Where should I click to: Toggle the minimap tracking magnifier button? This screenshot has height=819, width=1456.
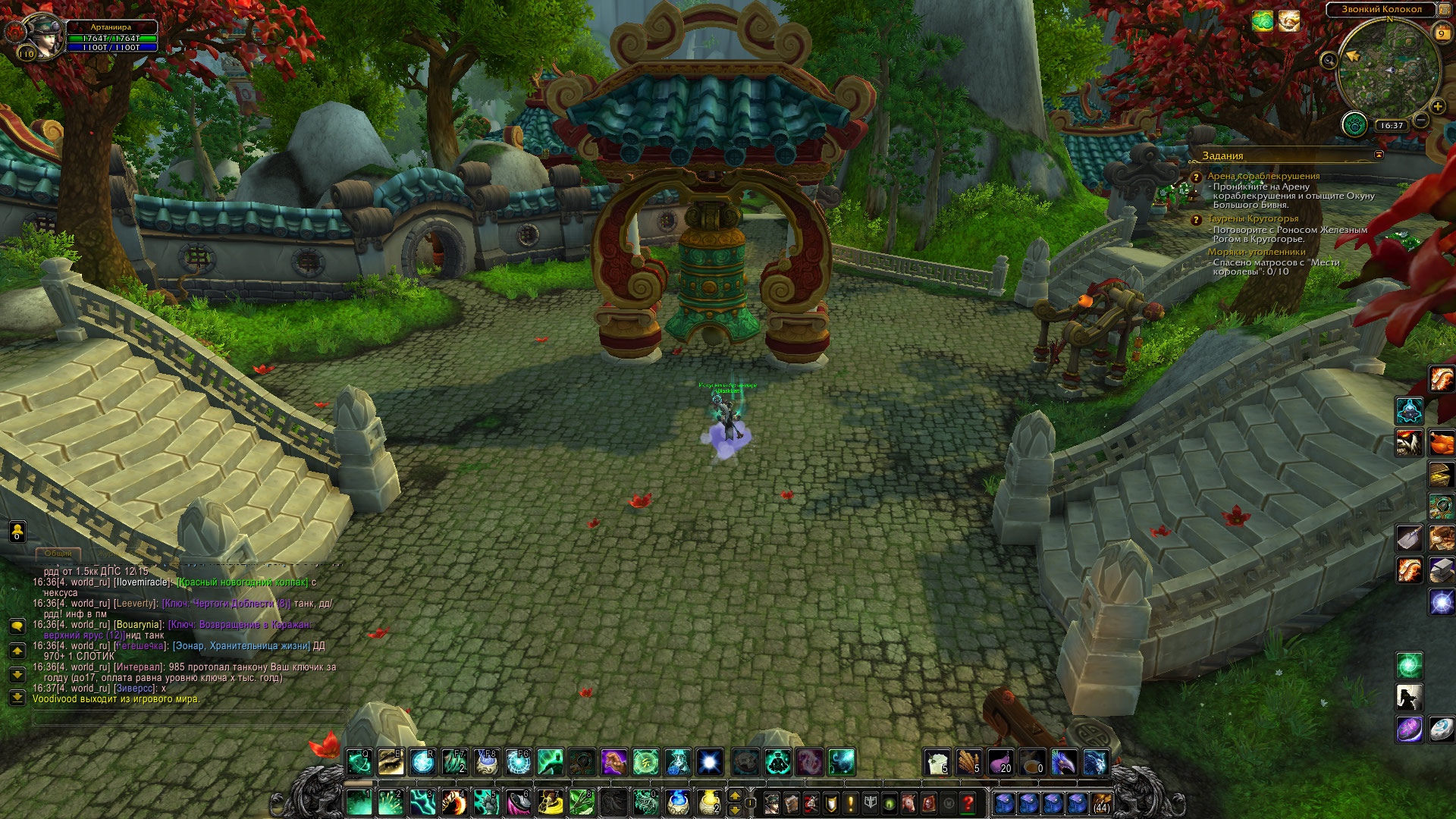point(1329,60)
